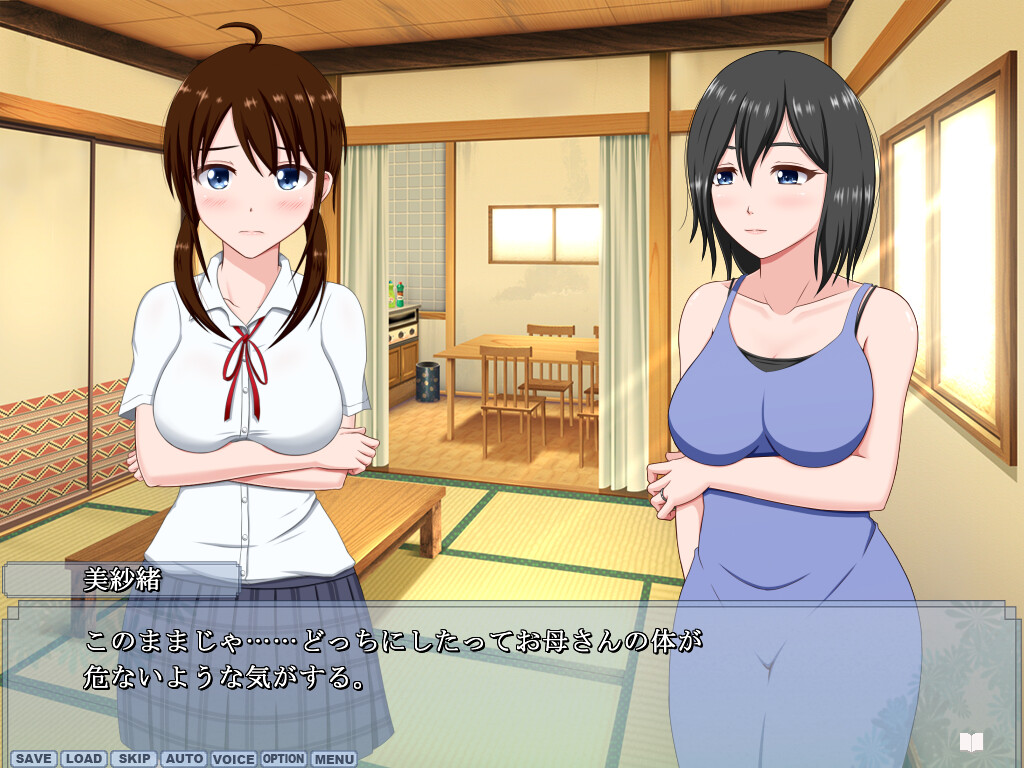The image size is (1024, 768).
Task: Activate SKIP to fast-forward dialogue
Action: 134,759
